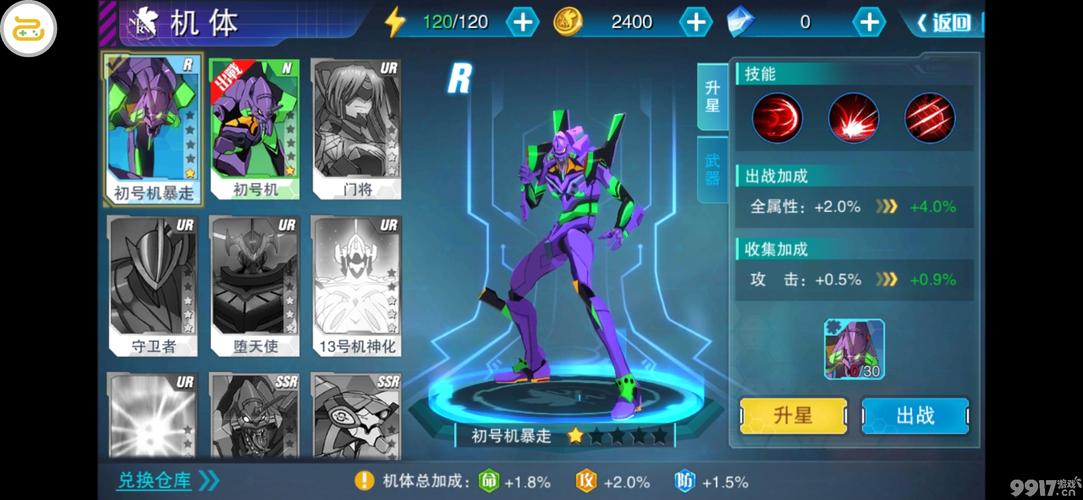View the red burst impact skill
The image size is (1083, 500).
853,118
